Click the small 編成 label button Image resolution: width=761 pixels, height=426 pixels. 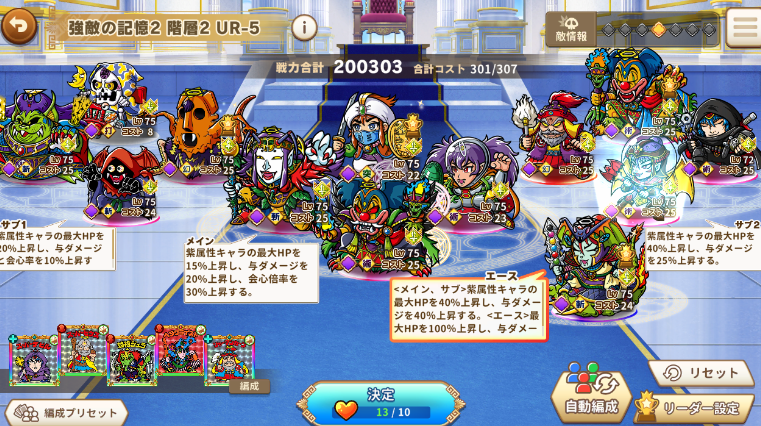pos(249,386)
